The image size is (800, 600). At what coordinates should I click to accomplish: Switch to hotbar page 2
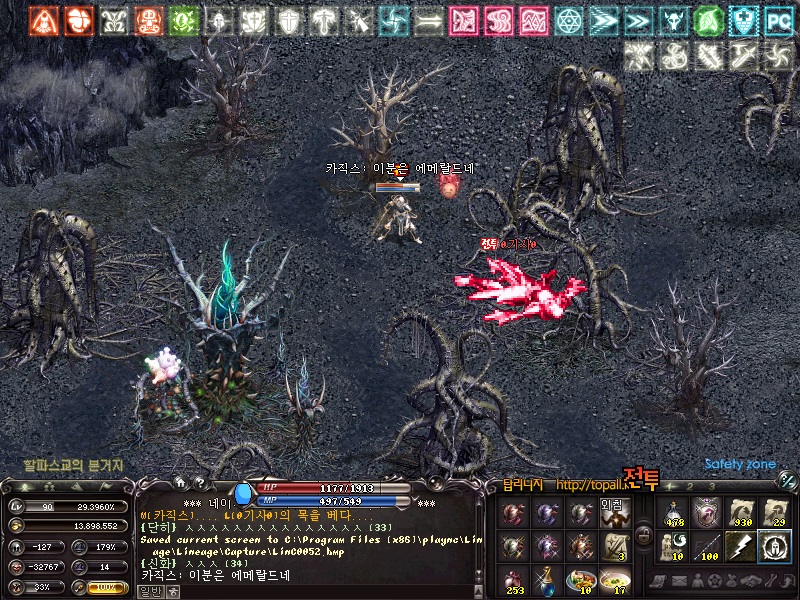tap(688, 486)
